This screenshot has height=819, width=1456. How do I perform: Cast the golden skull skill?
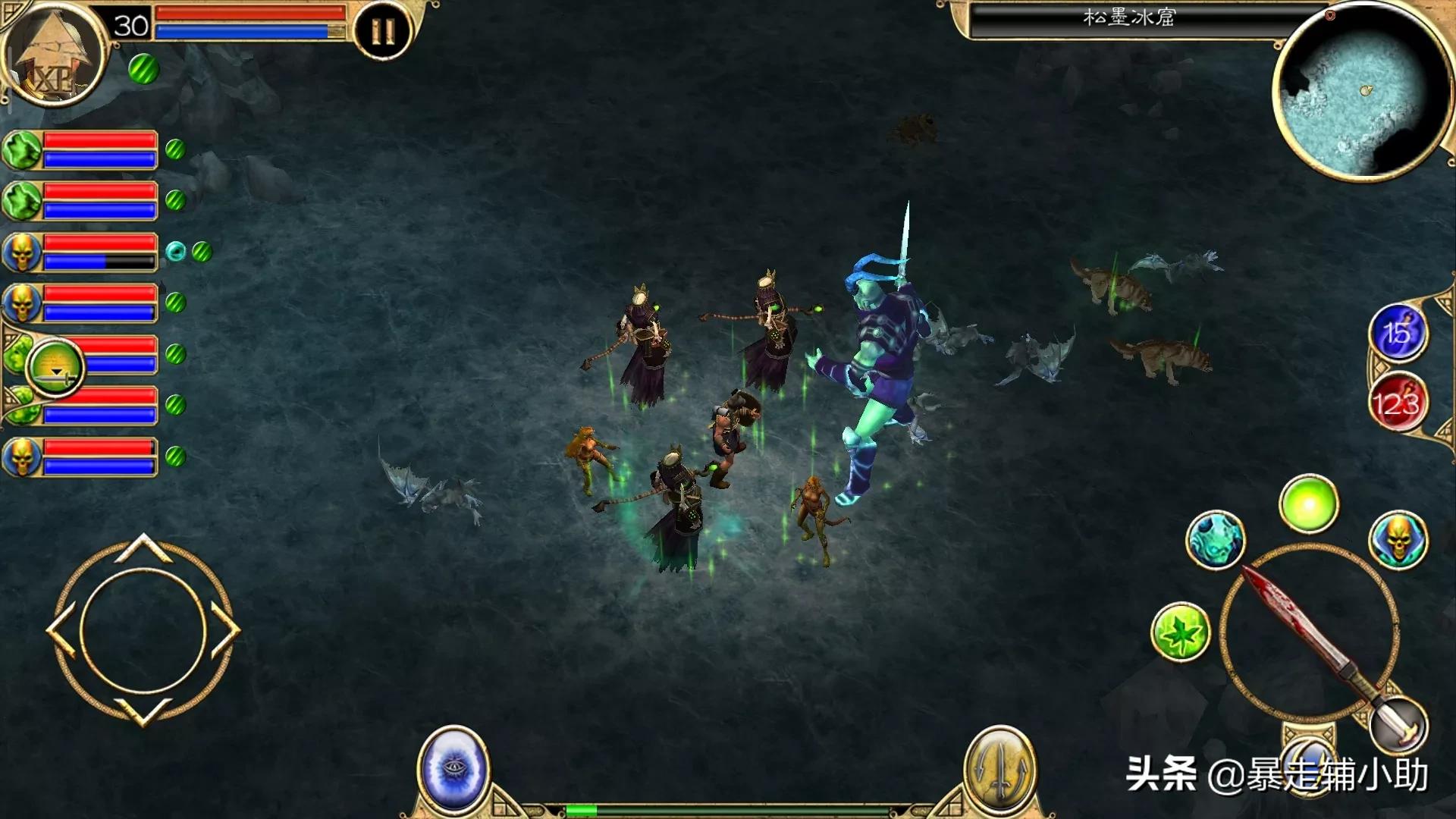pyautogui.click(x=1398, y=540)
